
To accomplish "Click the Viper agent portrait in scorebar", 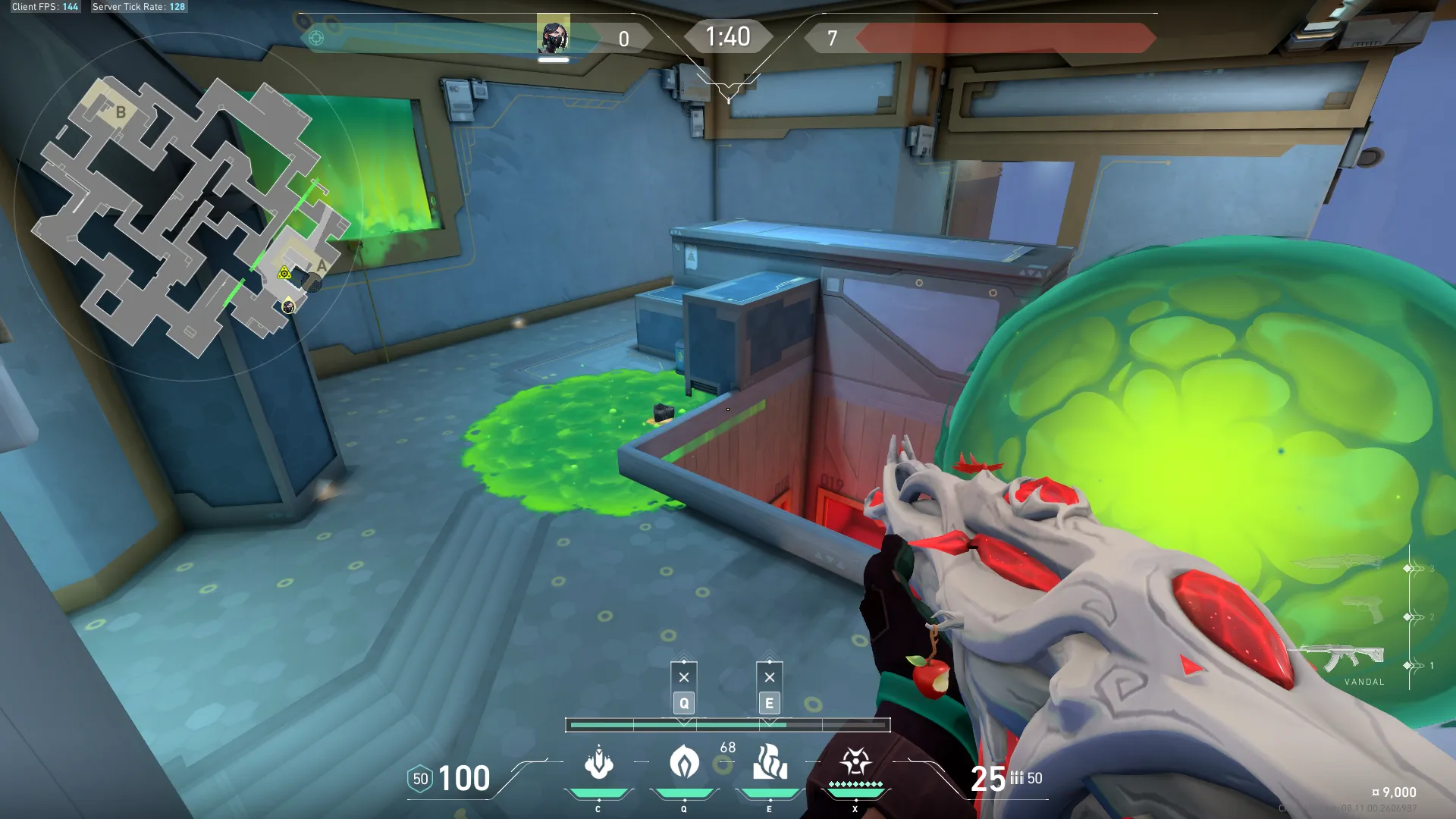I will coord(554,35).
